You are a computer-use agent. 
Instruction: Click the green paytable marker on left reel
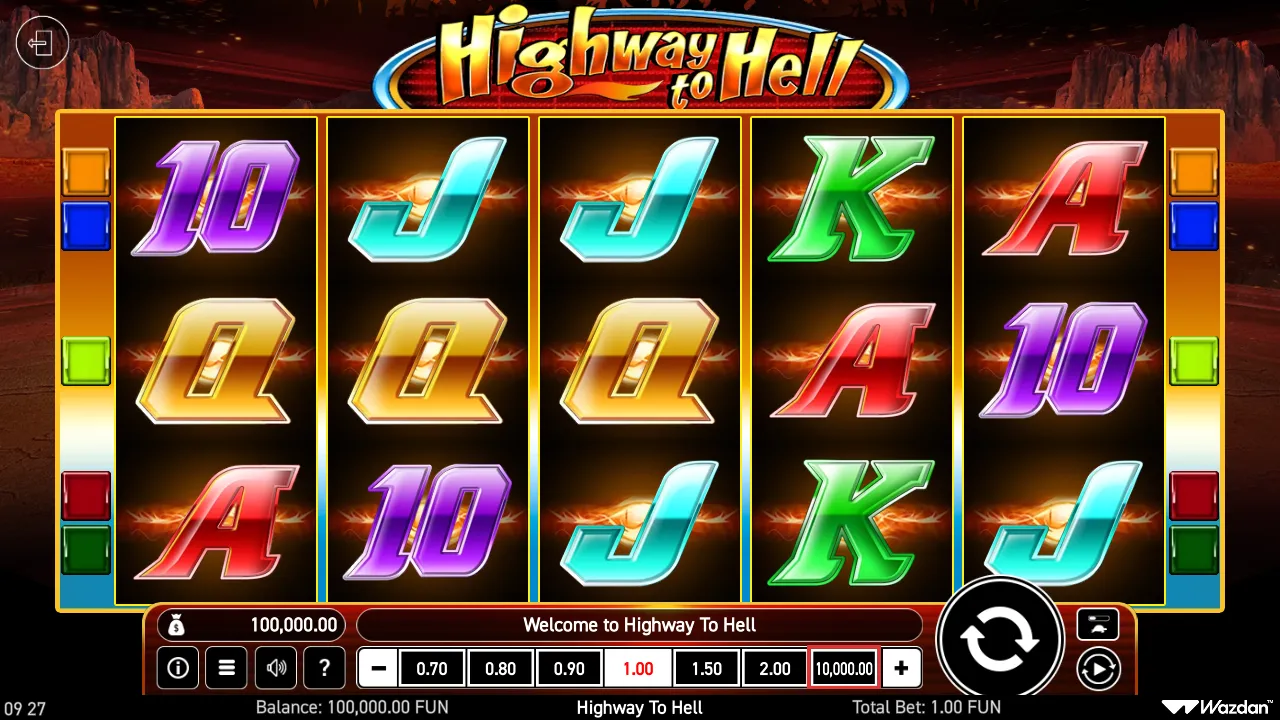pos(86,362)
